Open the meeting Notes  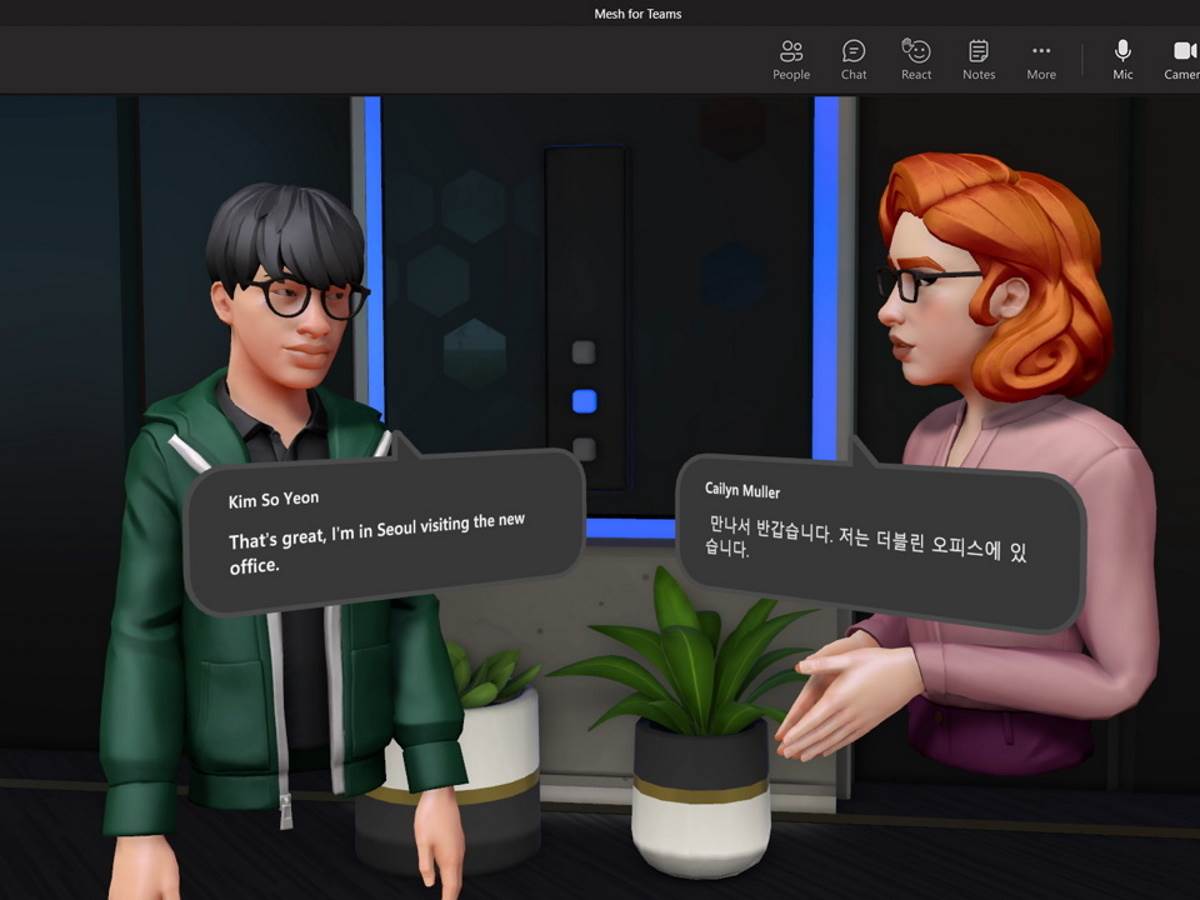pyautogui.click(x=978, y=59)
